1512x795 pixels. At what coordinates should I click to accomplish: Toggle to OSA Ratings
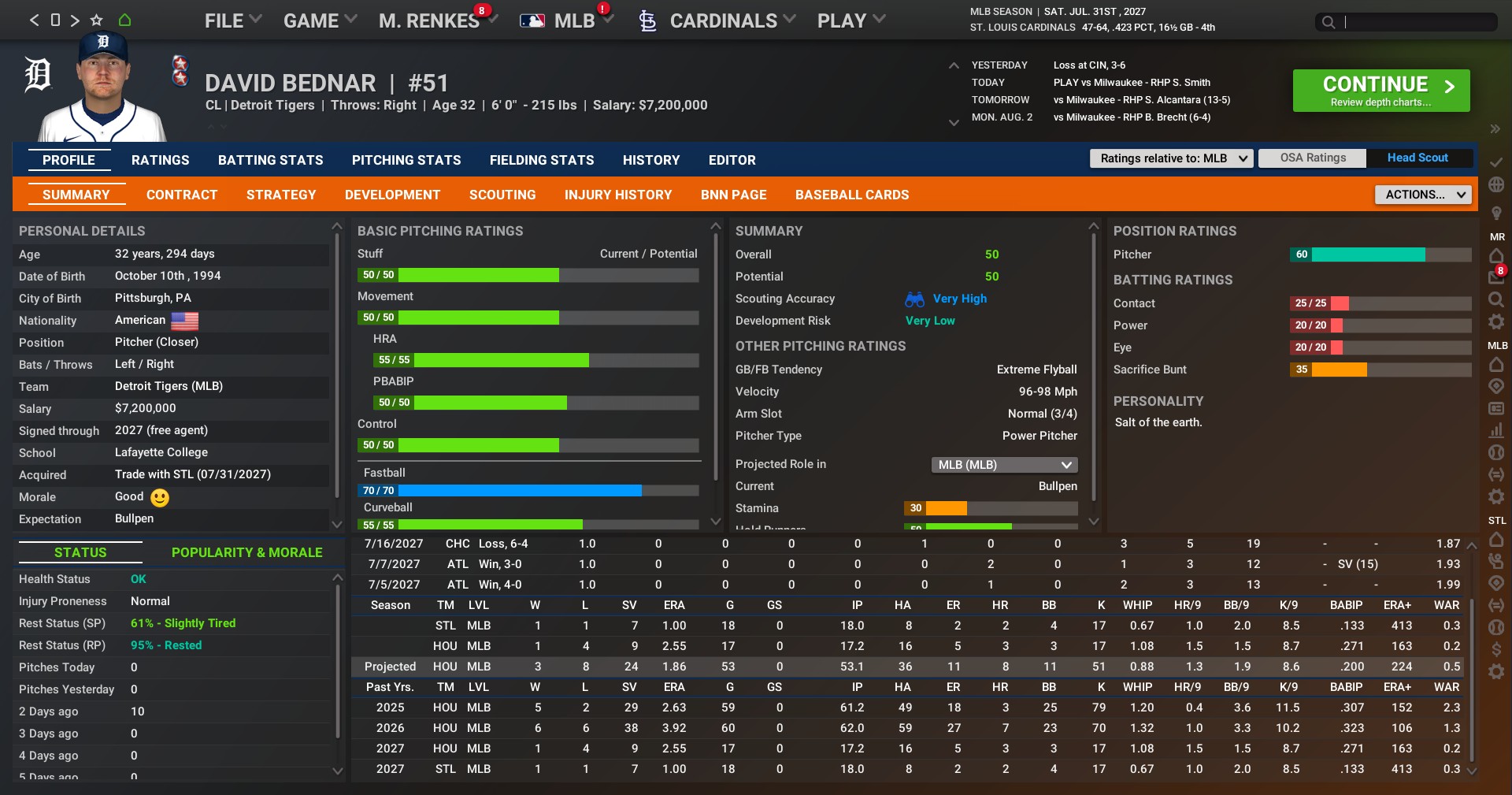point(1313,158)
